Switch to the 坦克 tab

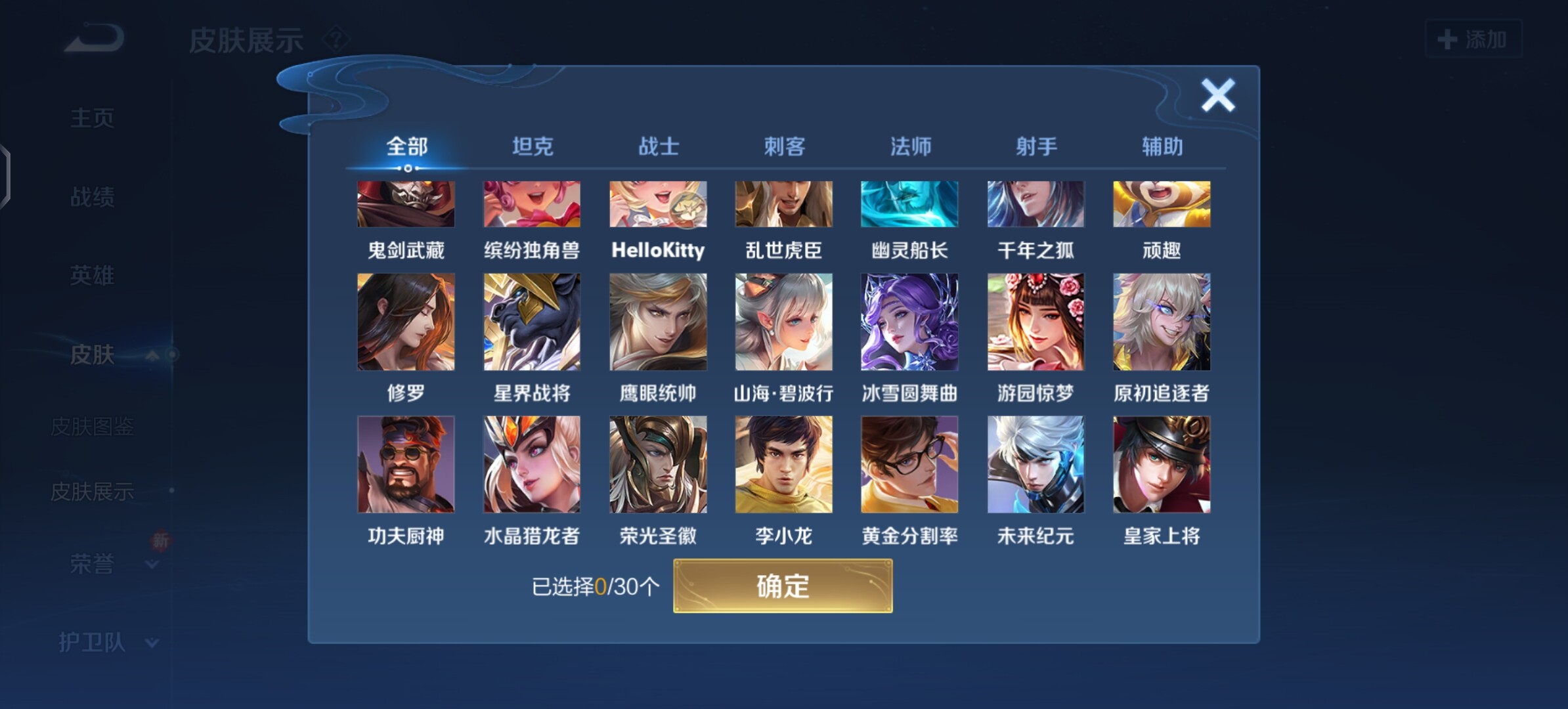coord(533,146)
